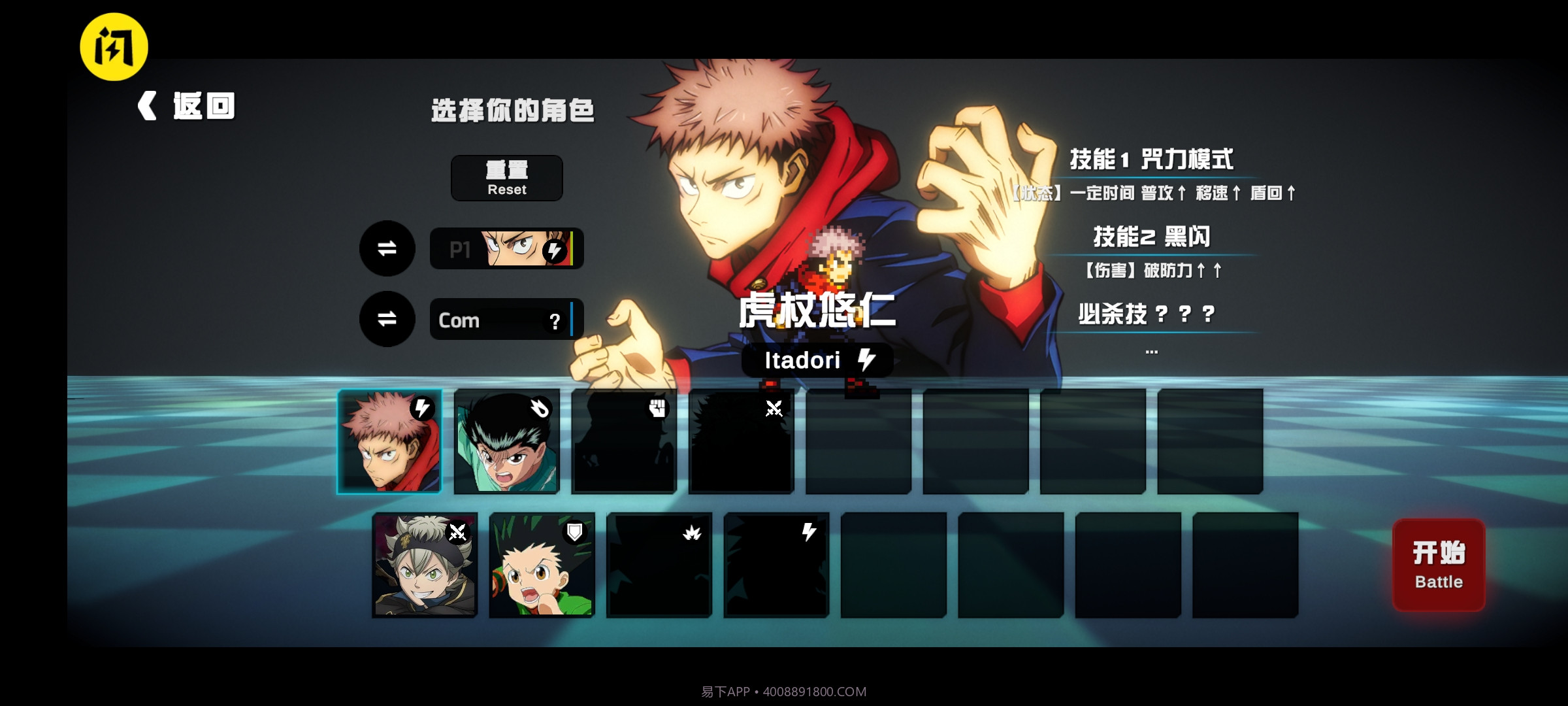Screen dimensions: 1568x706
Task: Toggle the P1 side-swap arrows
Action: tap(387, 249)
